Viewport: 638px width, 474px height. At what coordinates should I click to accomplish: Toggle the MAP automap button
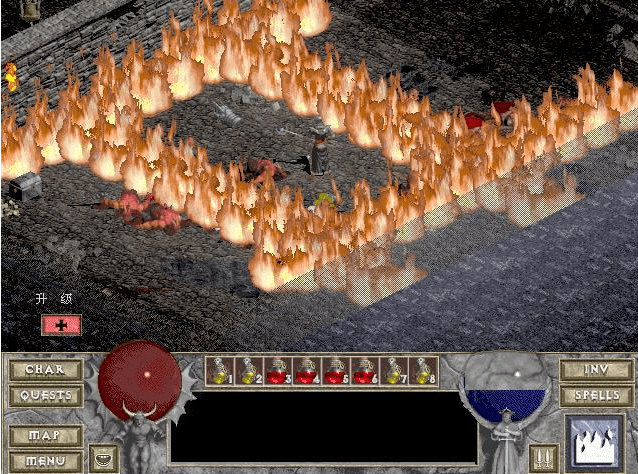coord(45,437)
